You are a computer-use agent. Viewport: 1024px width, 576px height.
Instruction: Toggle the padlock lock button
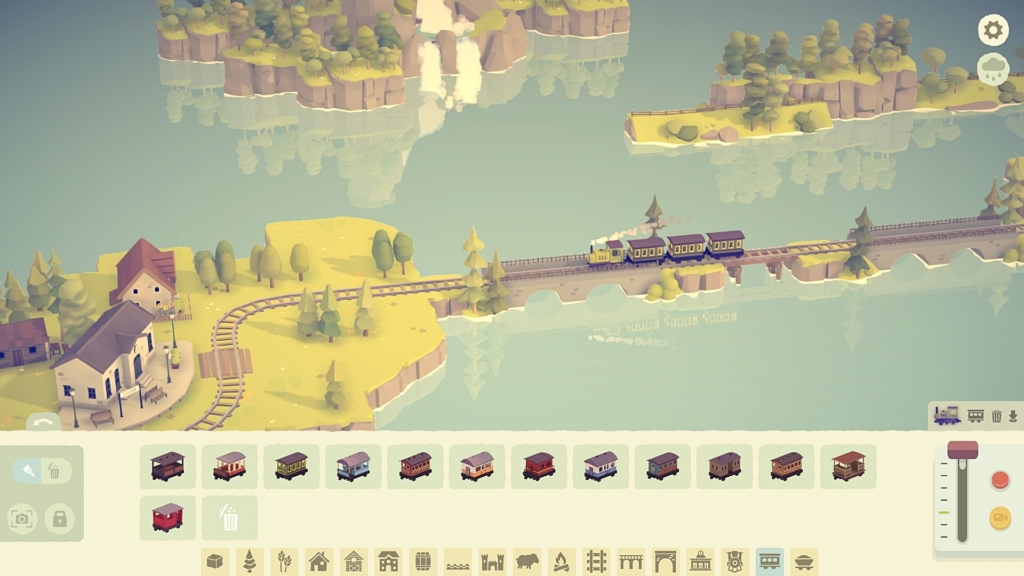(x=59, y=518)
